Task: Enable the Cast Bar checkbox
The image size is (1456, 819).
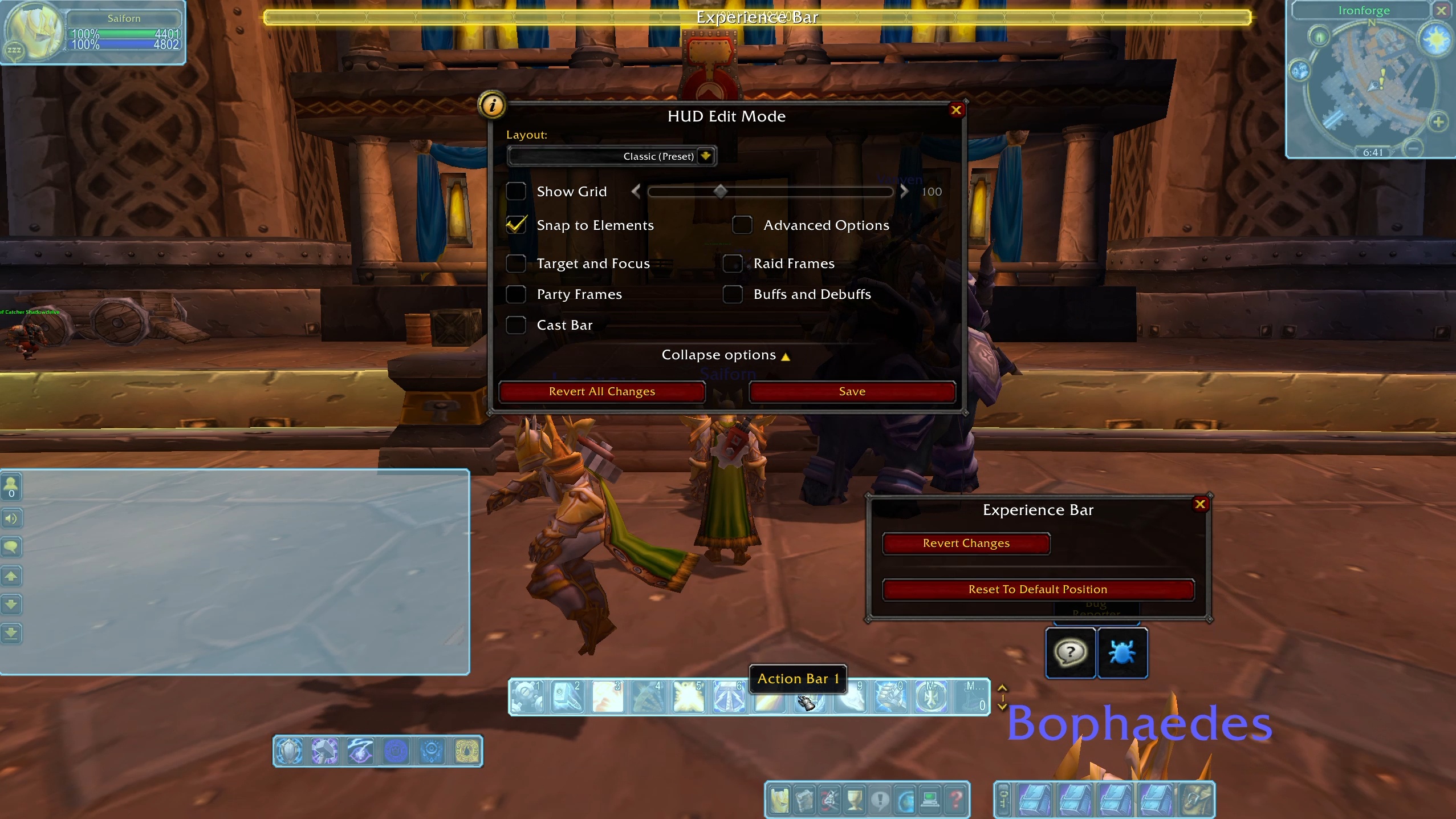Action: tap(516, 325)
